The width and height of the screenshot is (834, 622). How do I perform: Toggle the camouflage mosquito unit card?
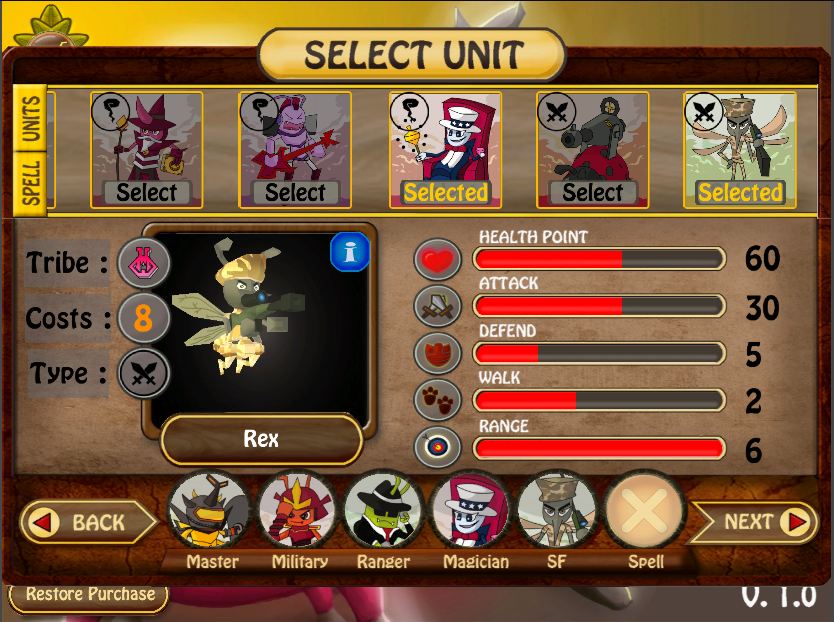coord(740,150)
